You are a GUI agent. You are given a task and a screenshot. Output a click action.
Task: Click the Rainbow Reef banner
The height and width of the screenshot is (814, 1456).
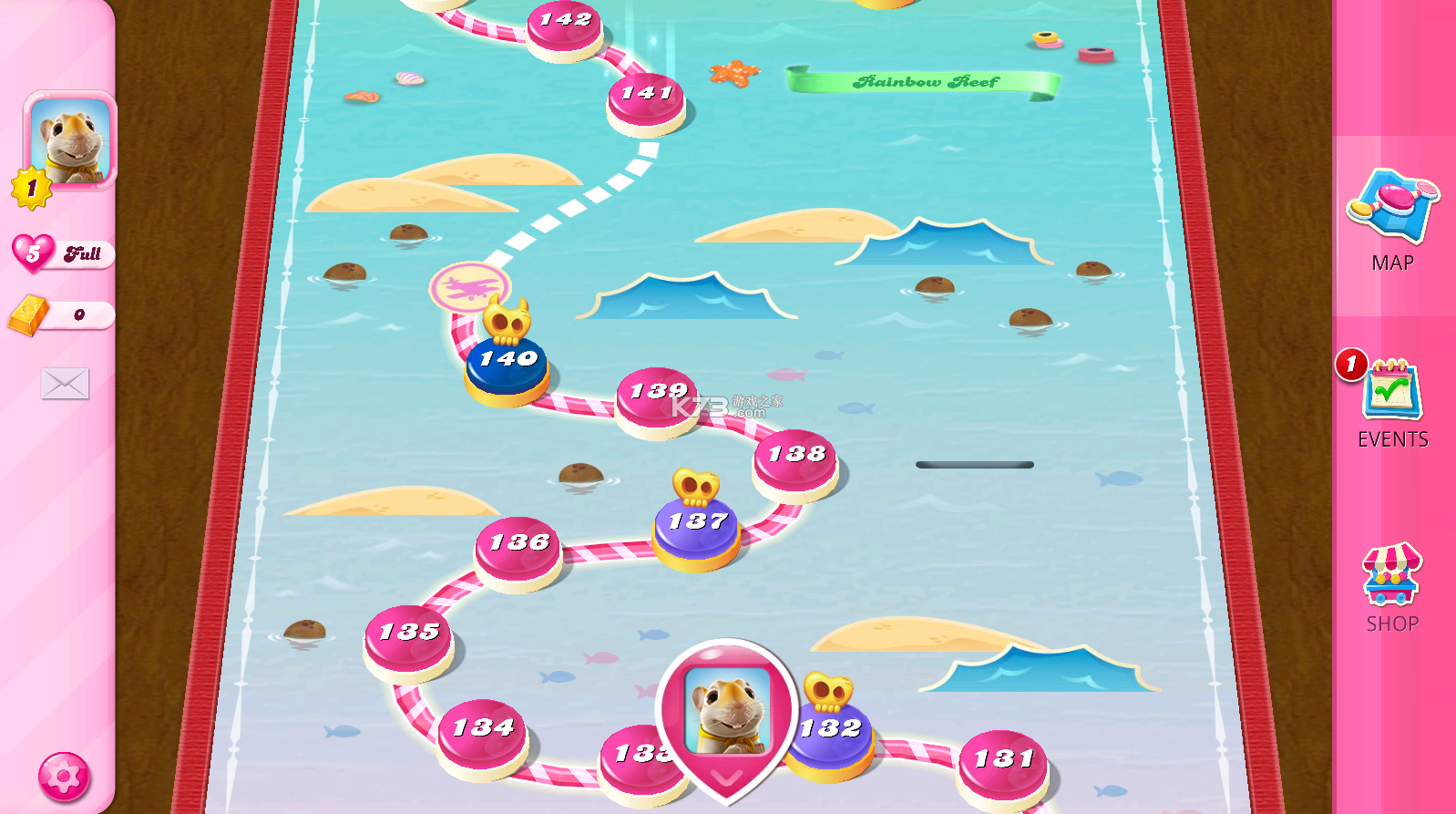pos(925,82)
